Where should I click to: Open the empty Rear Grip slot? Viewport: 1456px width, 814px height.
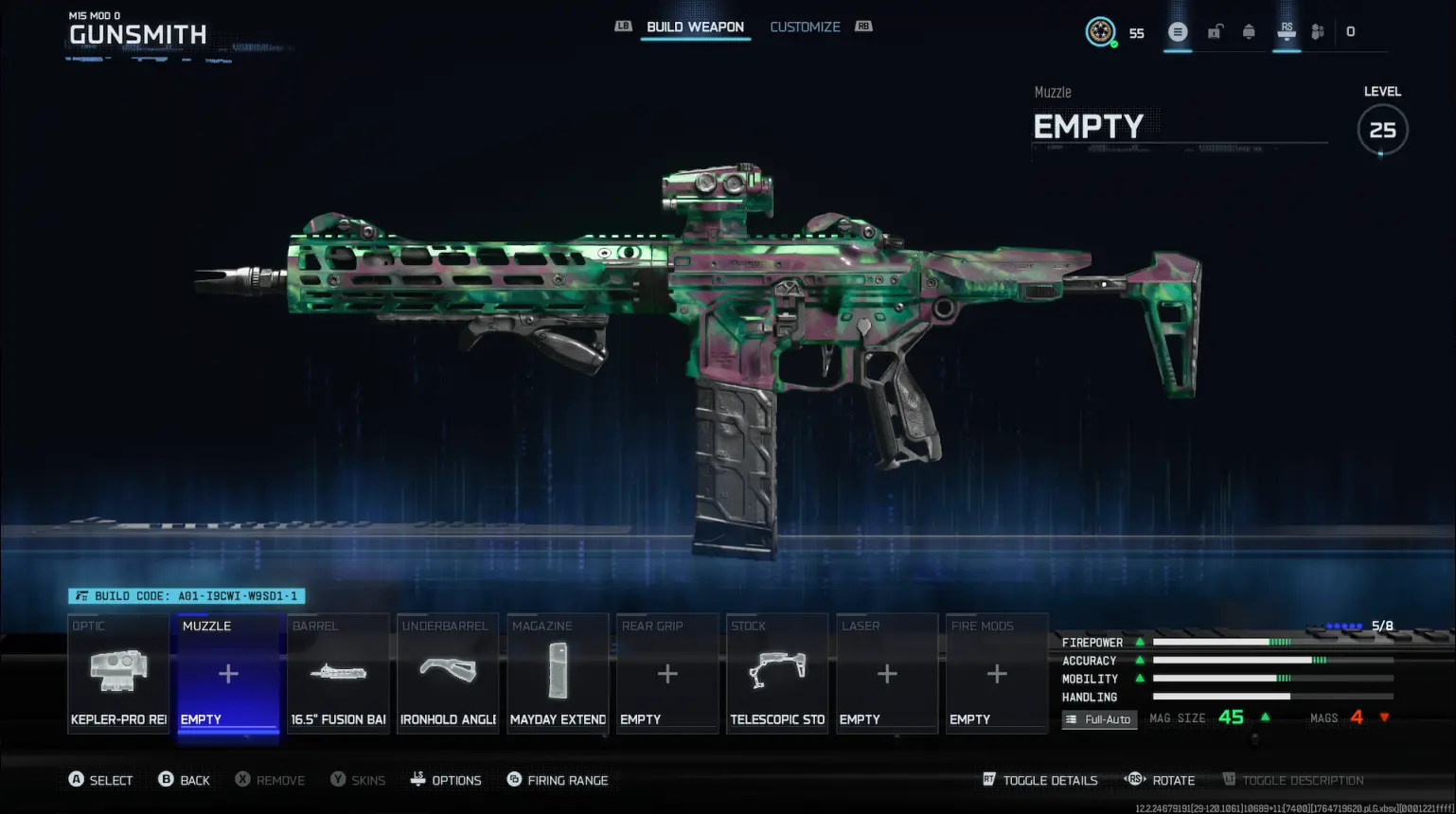pyautogui.click(x=667, y=673)
